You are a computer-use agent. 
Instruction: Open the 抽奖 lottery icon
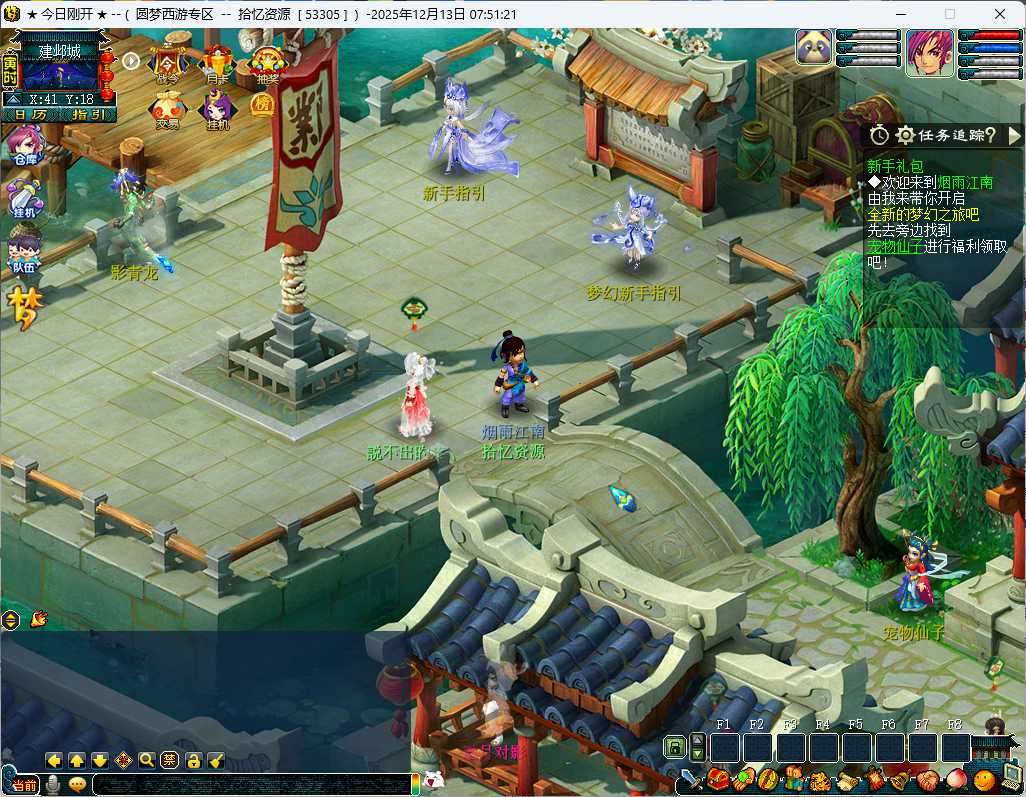pos(268,64)
